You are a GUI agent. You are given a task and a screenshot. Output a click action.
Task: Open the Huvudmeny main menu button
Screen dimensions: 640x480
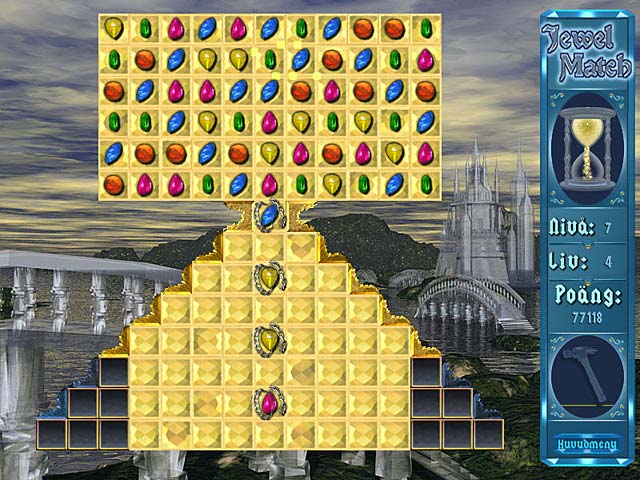pyautogui.click(x=587, y=444)
